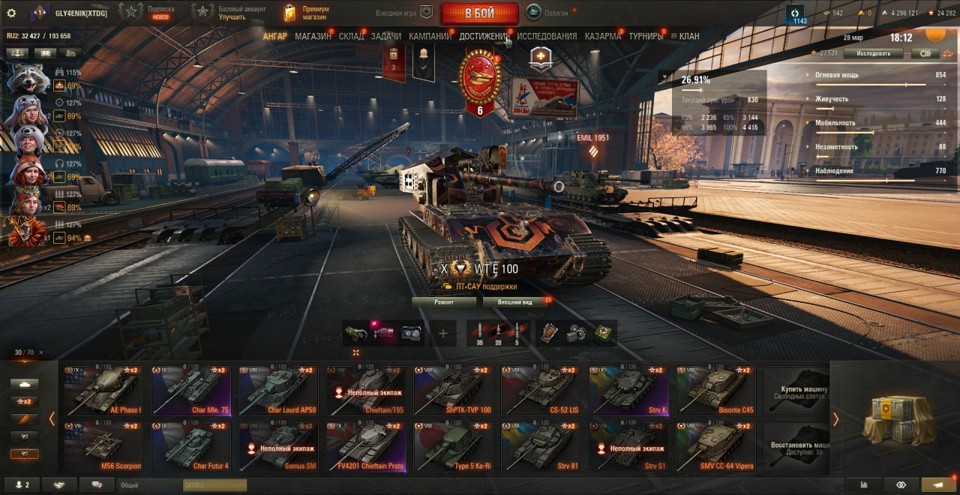Open the settings gear icon
The width and height of the screenshot is (960, 495).
pos(12,12)
